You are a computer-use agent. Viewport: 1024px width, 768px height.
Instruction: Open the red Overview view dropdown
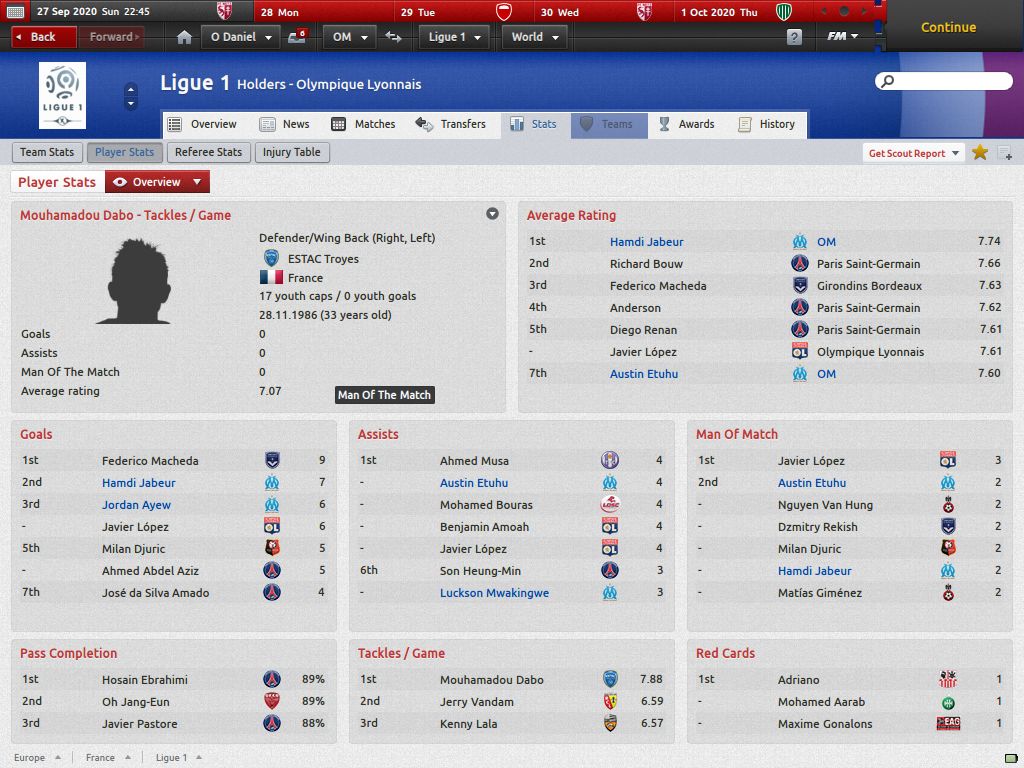coord(157,182)
